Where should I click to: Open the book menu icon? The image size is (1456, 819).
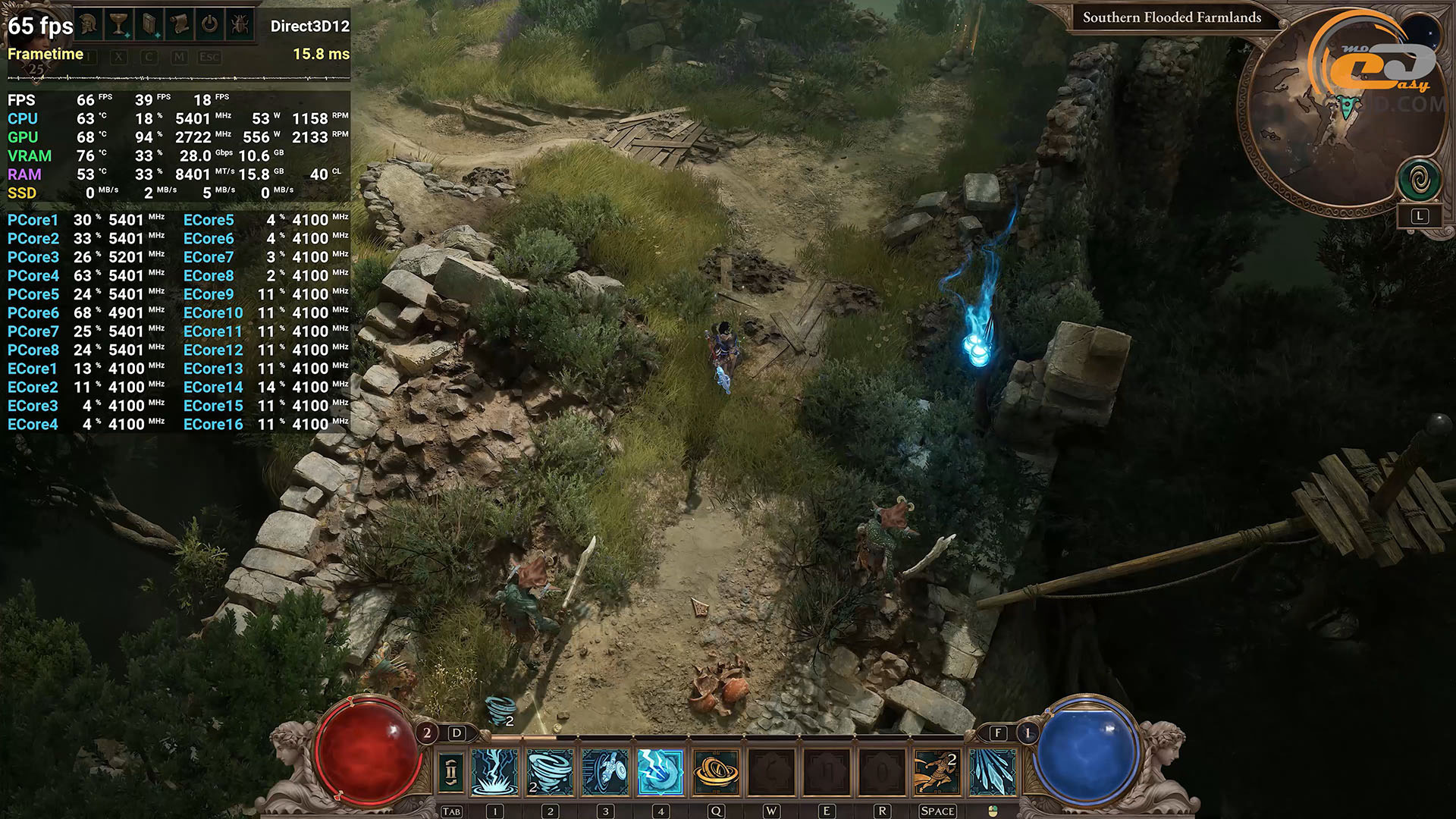[149, 24]
